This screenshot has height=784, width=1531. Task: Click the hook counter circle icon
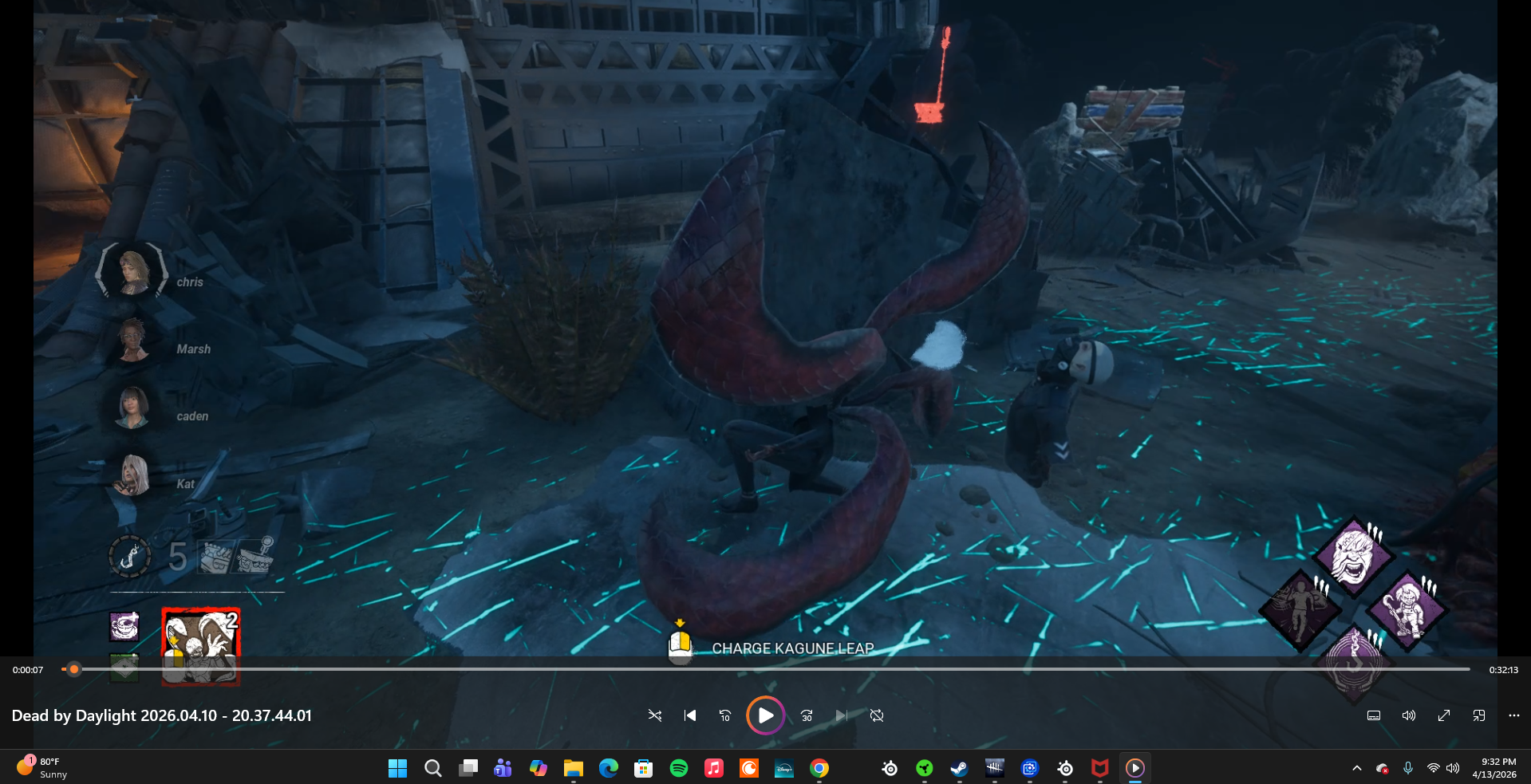coord(129,556)
